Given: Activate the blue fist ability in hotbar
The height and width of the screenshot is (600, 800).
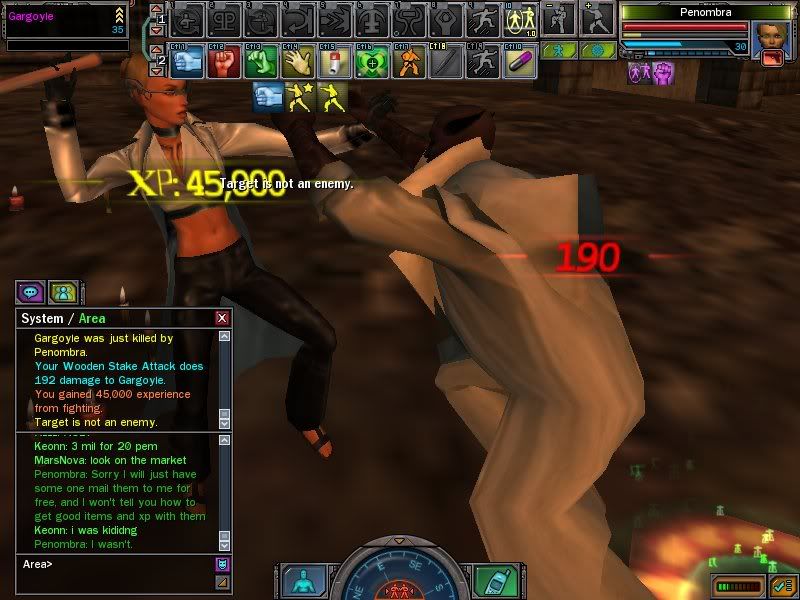Looking at the screenshot, I should click(189, 61).
